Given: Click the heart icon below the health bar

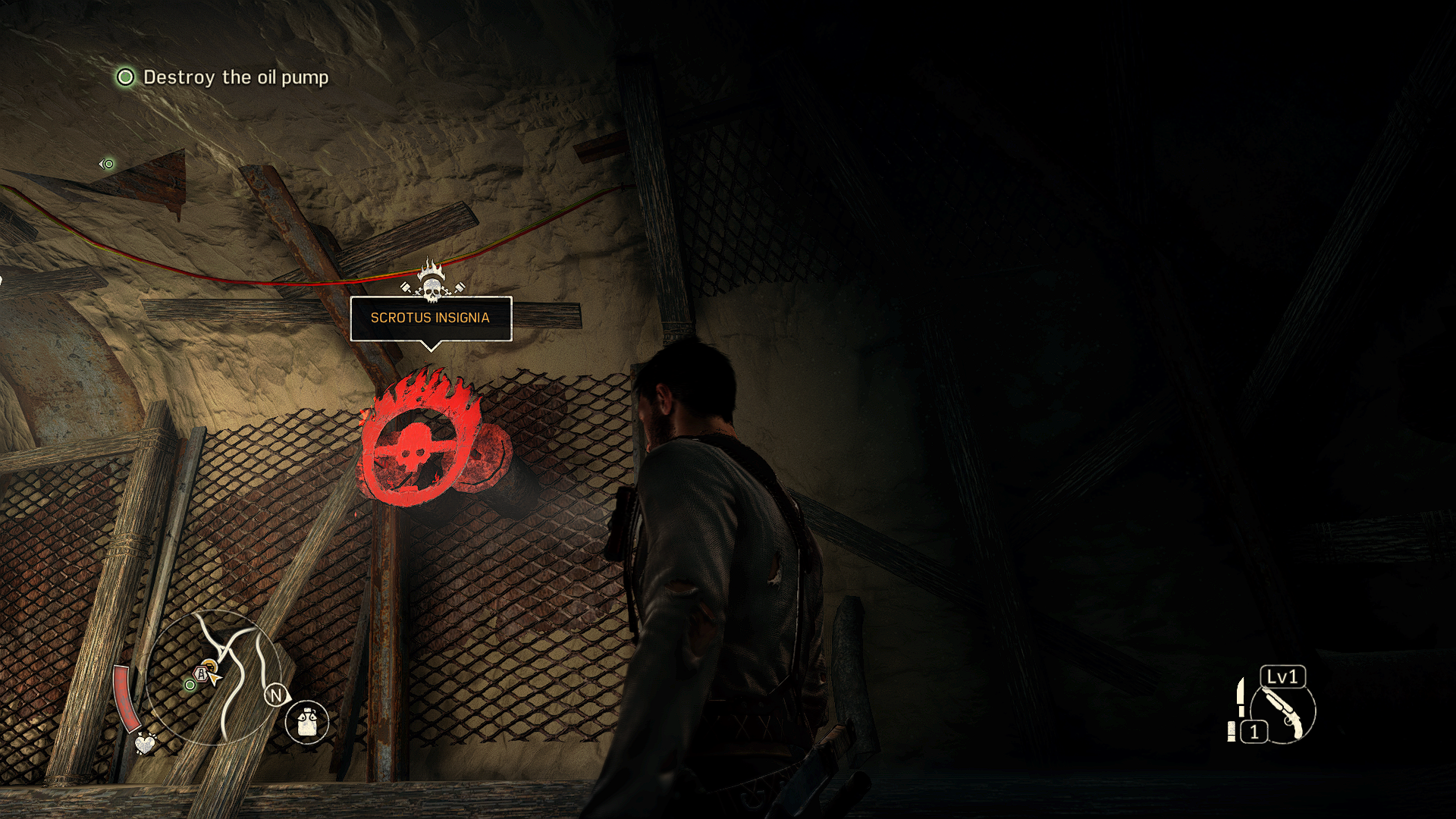Looking at the screenshot, I should point(145,743).
